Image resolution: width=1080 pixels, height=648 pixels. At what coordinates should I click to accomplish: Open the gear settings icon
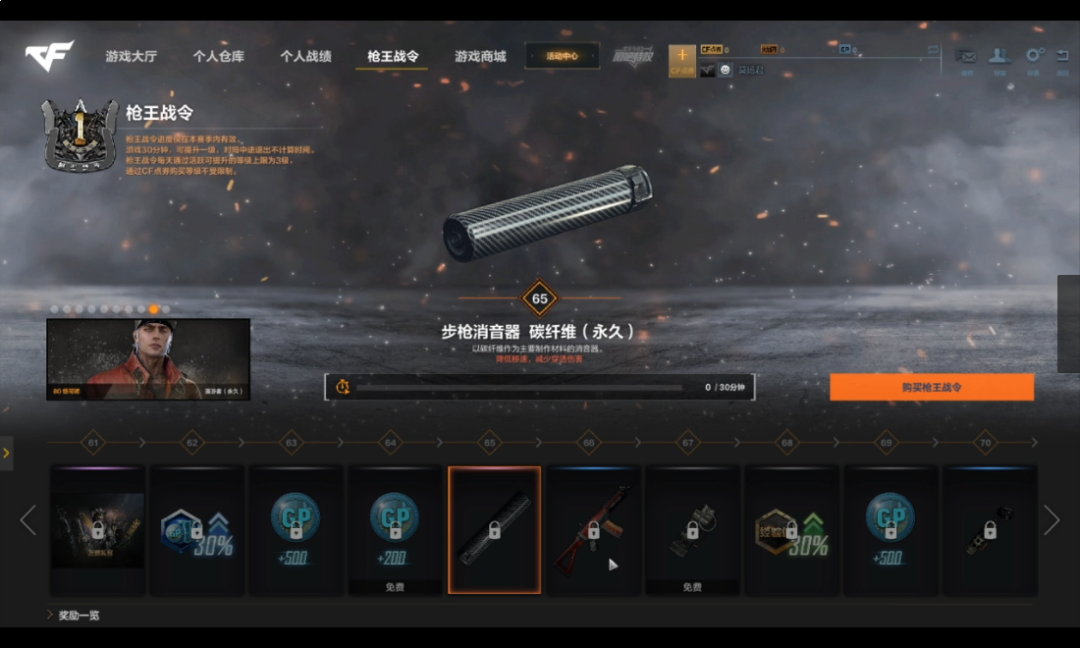(1034, 57)
